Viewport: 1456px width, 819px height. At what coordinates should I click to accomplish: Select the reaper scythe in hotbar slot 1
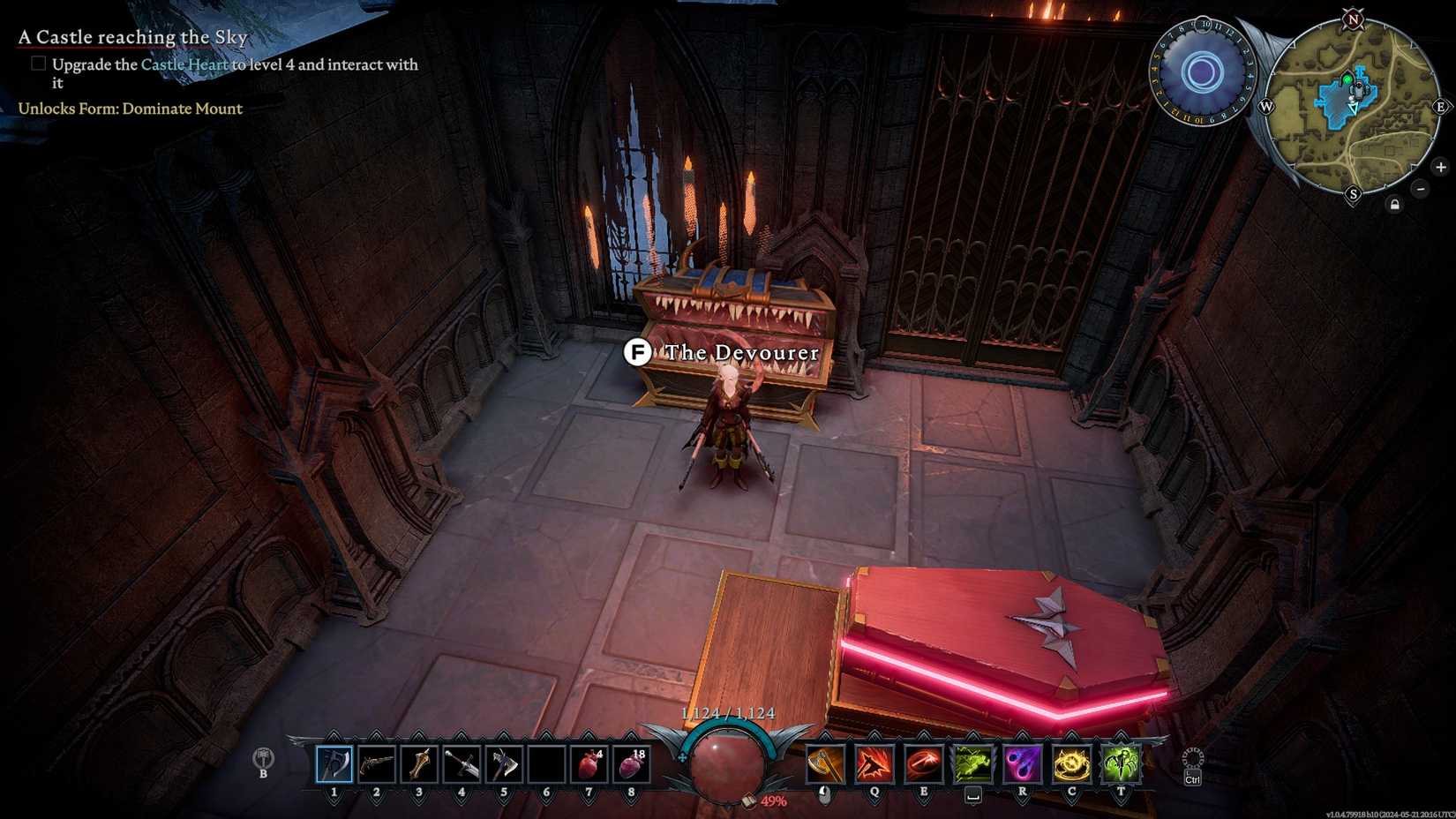334,763
